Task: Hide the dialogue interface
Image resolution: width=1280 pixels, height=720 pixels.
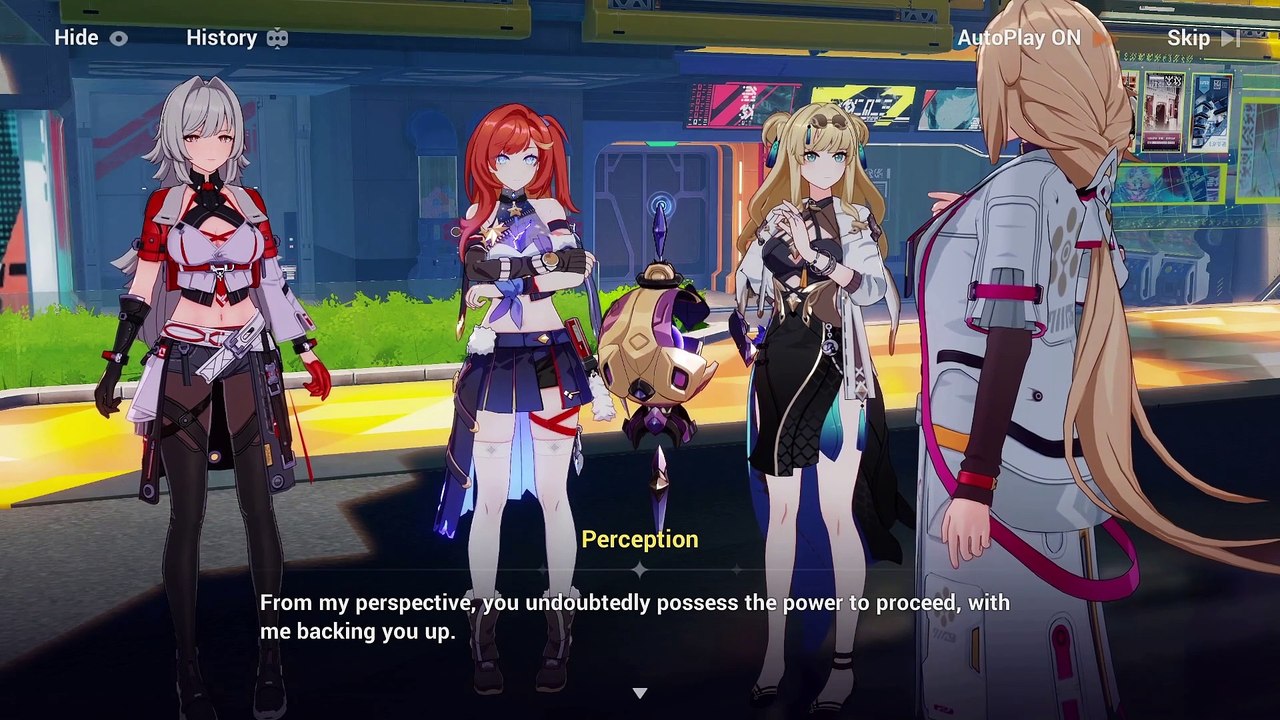Action: coord(91,38)
